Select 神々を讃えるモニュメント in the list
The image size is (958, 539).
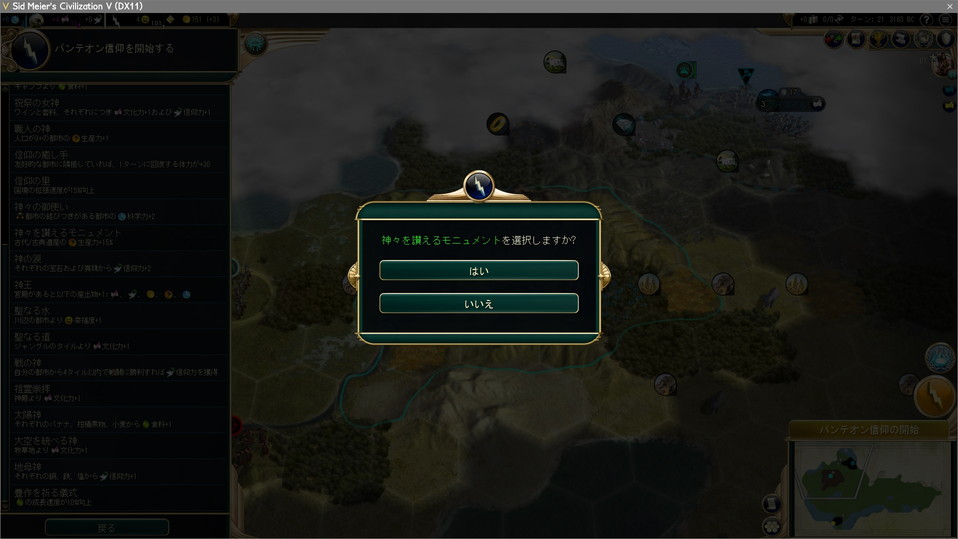(117, 238)
